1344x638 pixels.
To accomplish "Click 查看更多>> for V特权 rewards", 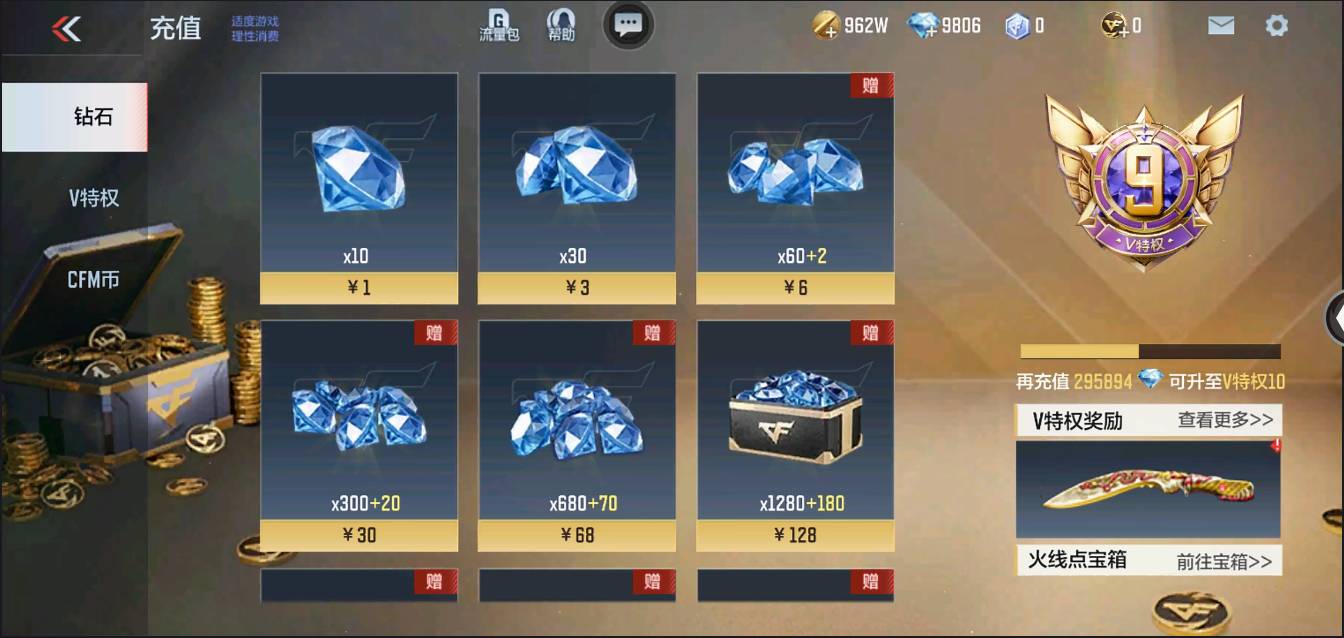I will [1225, 420].
